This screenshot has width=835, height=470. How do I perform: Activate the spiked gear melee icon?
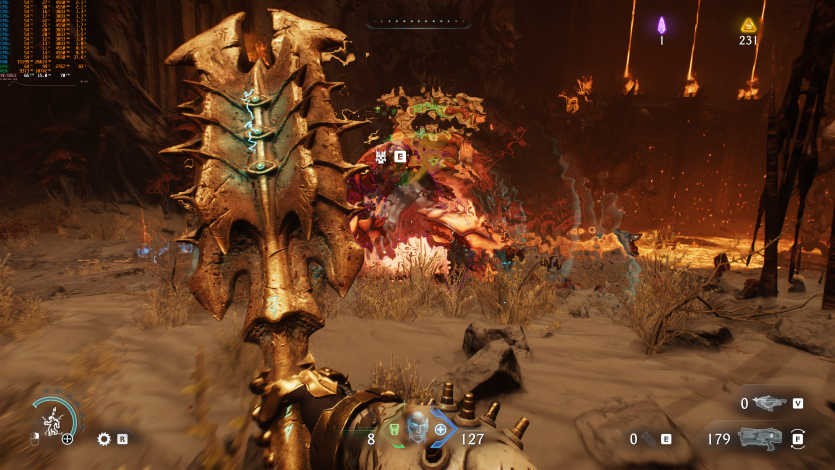point(104,438)
